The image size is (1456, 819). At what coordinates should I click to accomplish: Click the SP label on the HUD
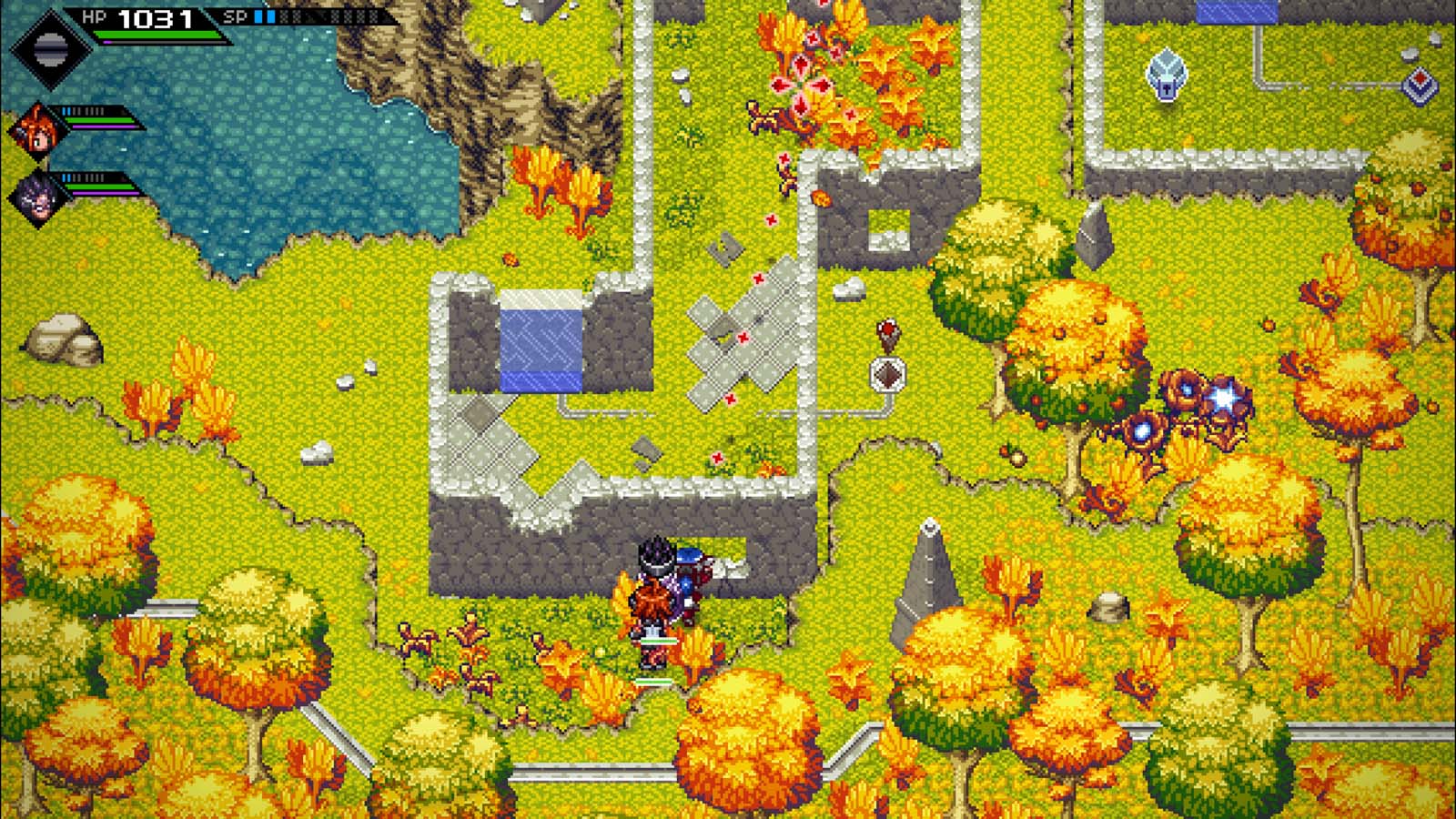pos(236,15)
